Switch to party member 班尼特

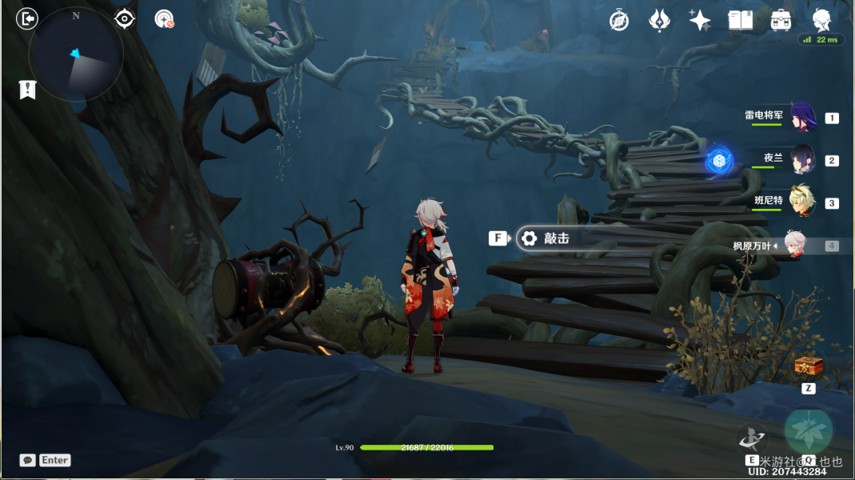[x=803, y=202]
